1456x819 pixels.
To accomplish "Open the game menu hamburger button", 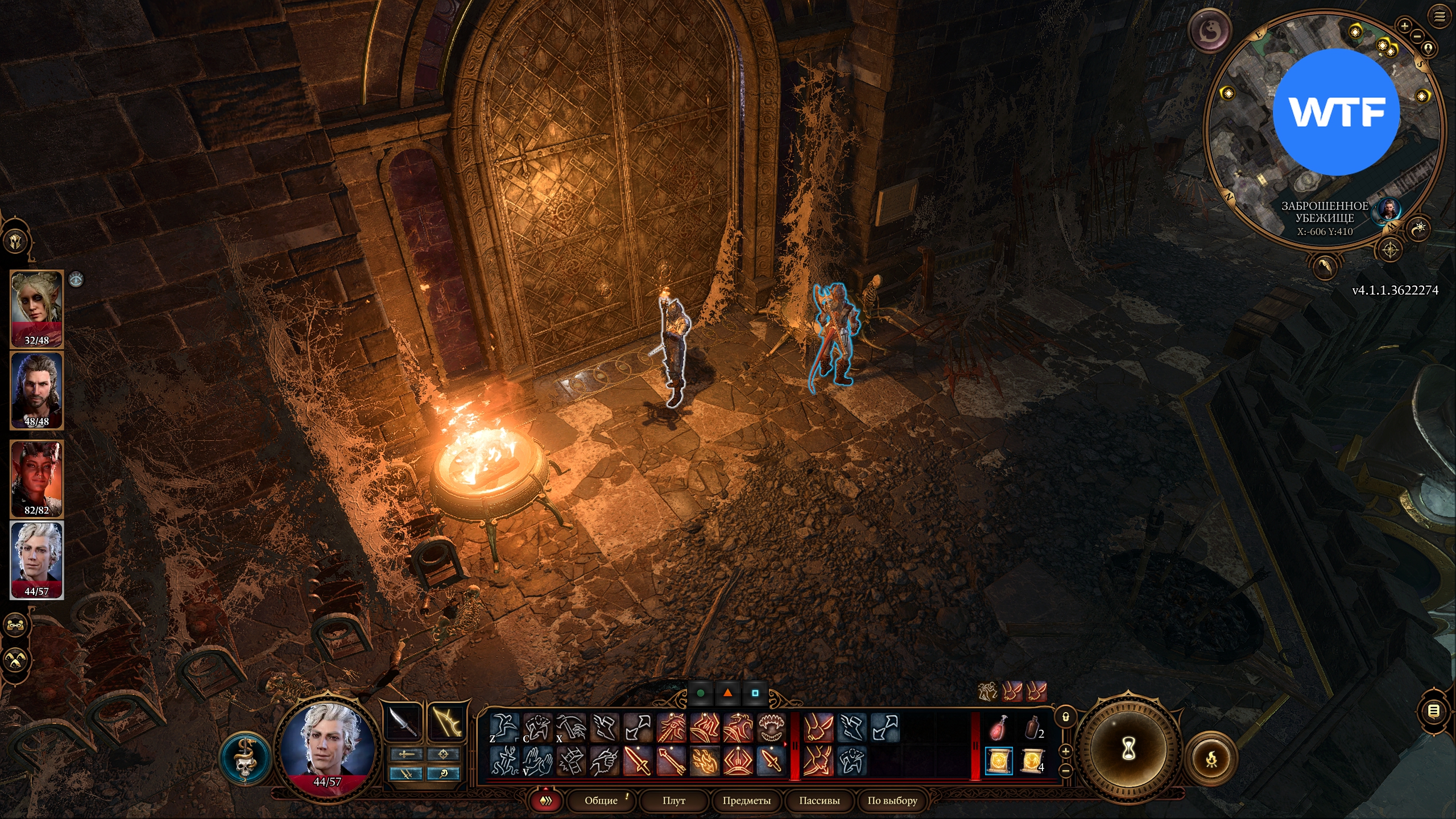I will tap(1440, 16).
